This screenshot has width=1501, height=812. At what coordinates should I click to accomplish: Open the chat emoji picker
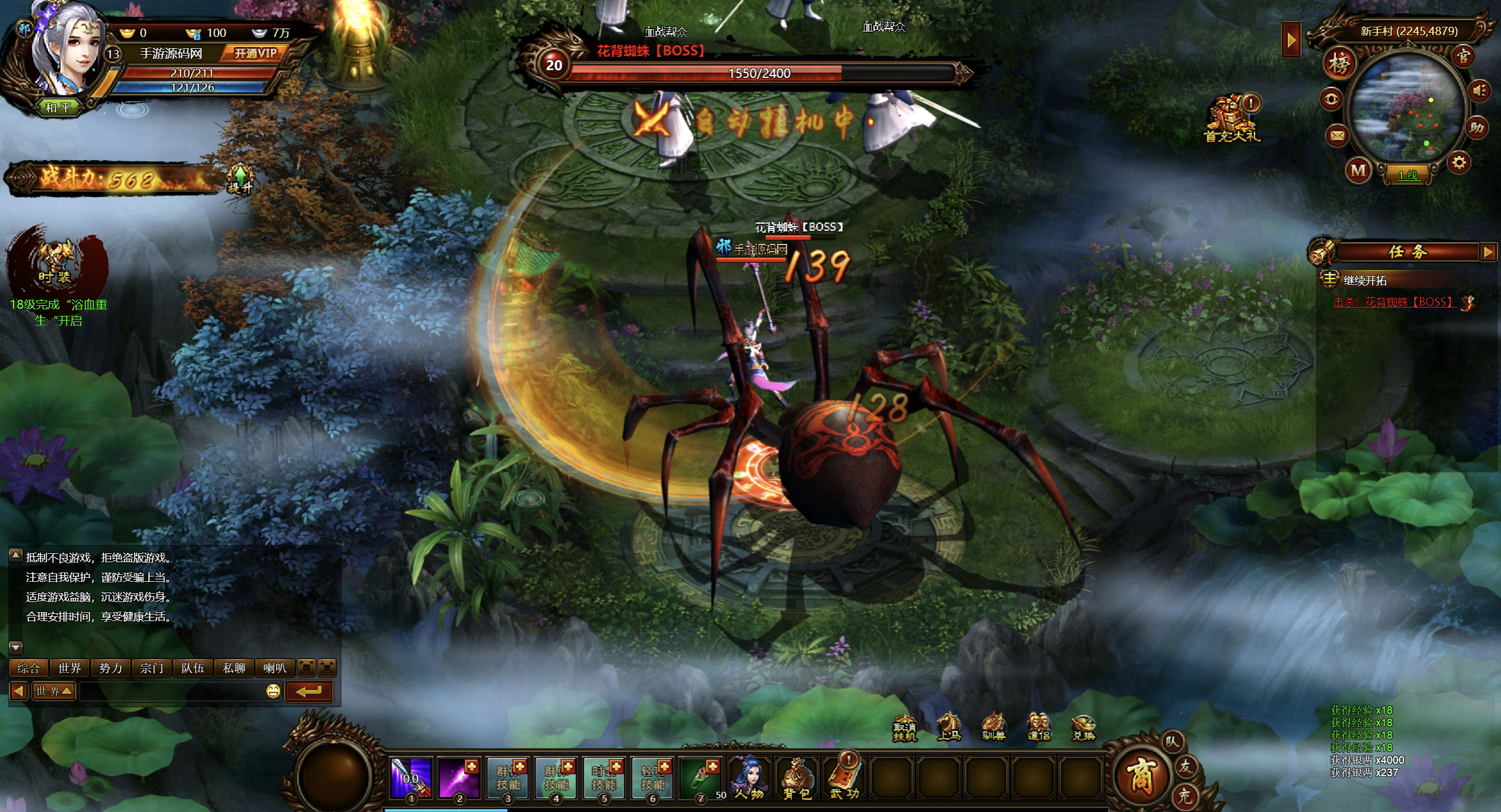[273, 691]
